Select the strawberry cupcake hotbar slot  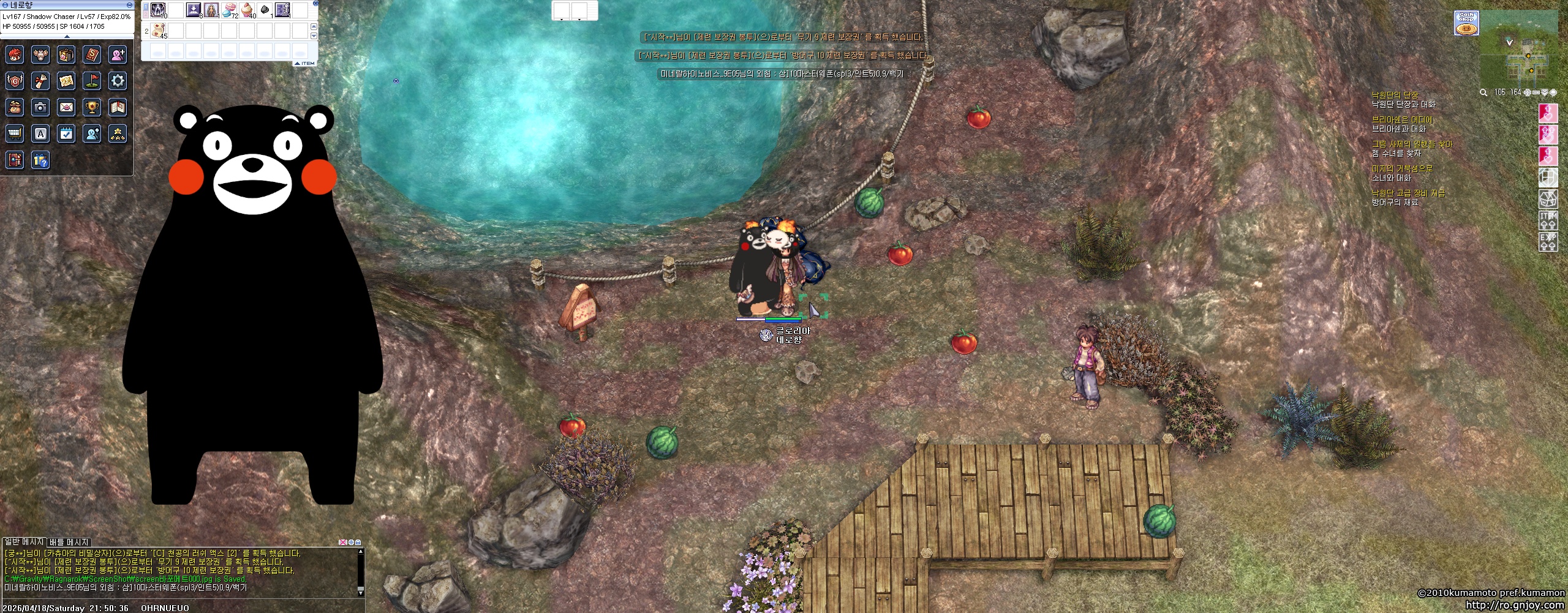pos(247,10)
